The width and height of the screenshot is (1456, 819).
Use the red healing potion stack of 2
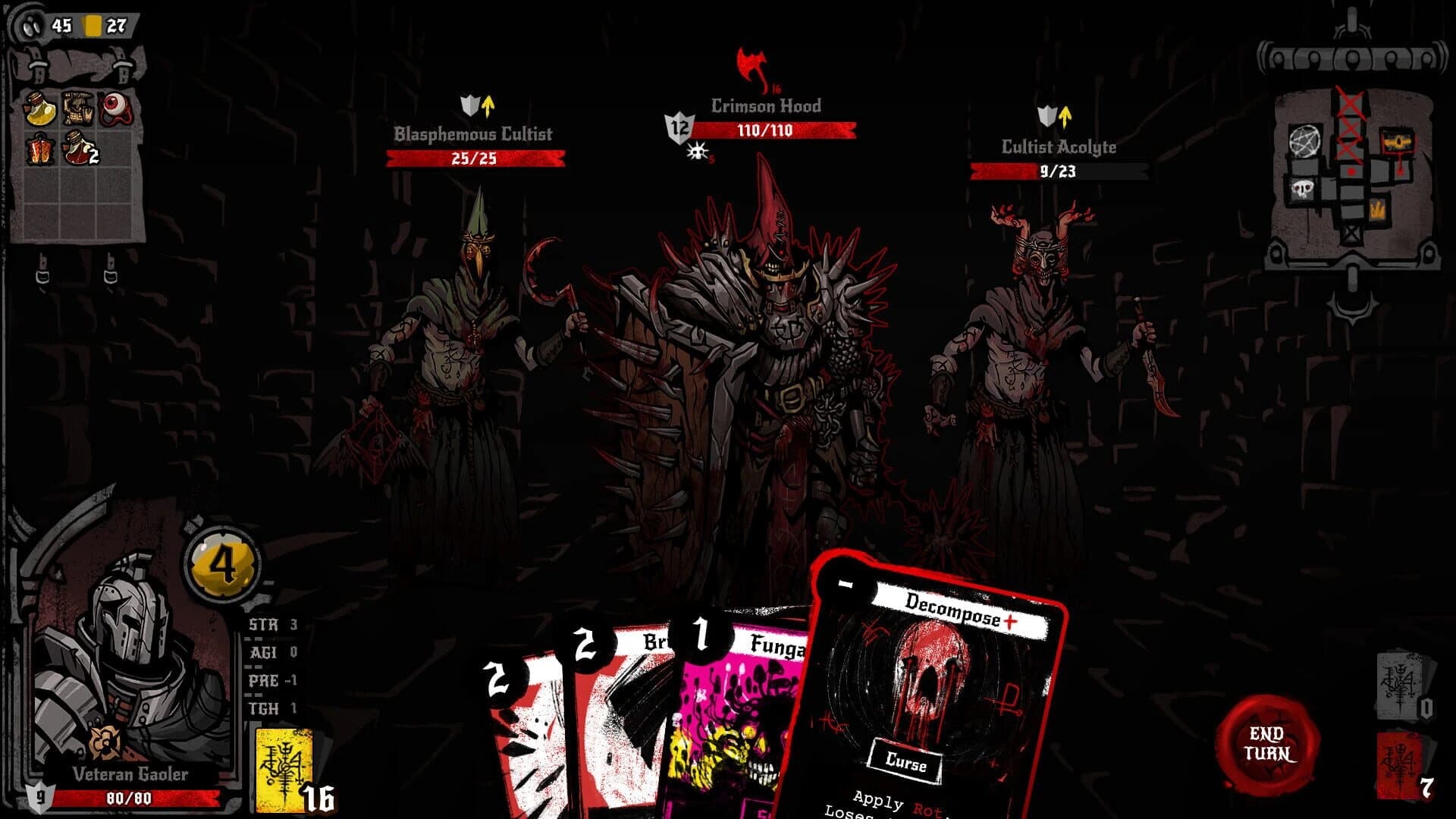pyautogui.click(x=77, y=149)
